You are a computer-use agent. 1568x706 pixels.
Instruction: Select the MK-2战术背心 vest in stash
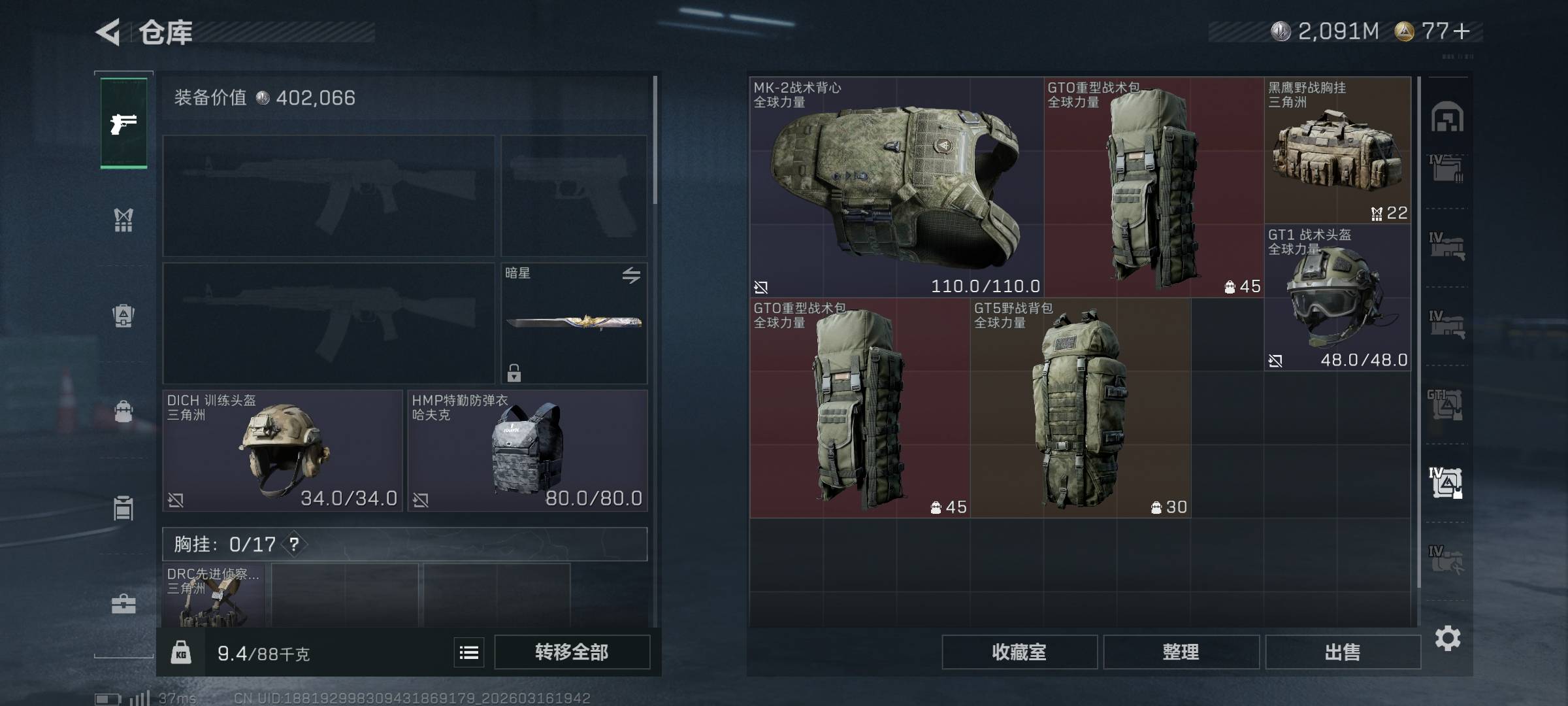coord(896,188)
